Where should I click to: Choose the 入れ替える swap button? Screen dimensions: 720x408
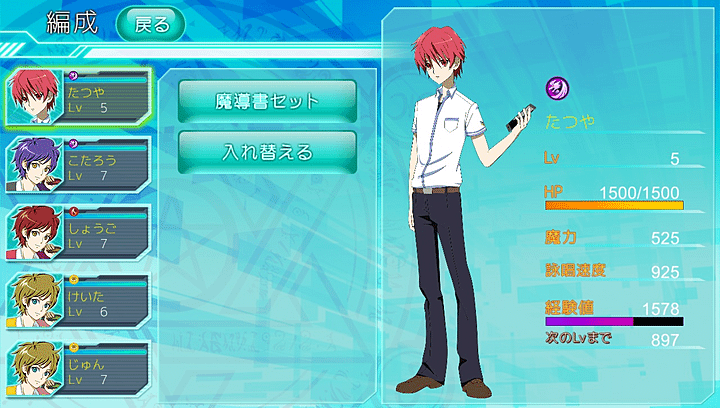(x=267, y=152)
